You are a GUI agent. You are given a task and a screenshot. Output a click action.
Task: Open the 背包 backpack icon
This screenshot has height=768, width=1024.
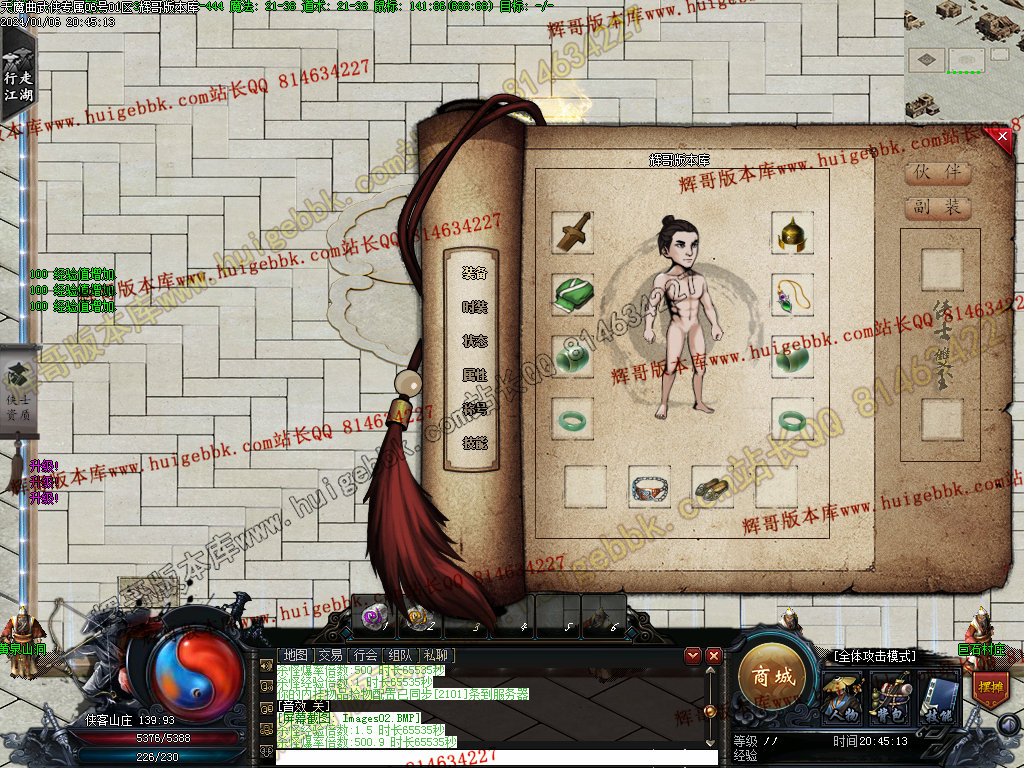[x=889, y=696]
